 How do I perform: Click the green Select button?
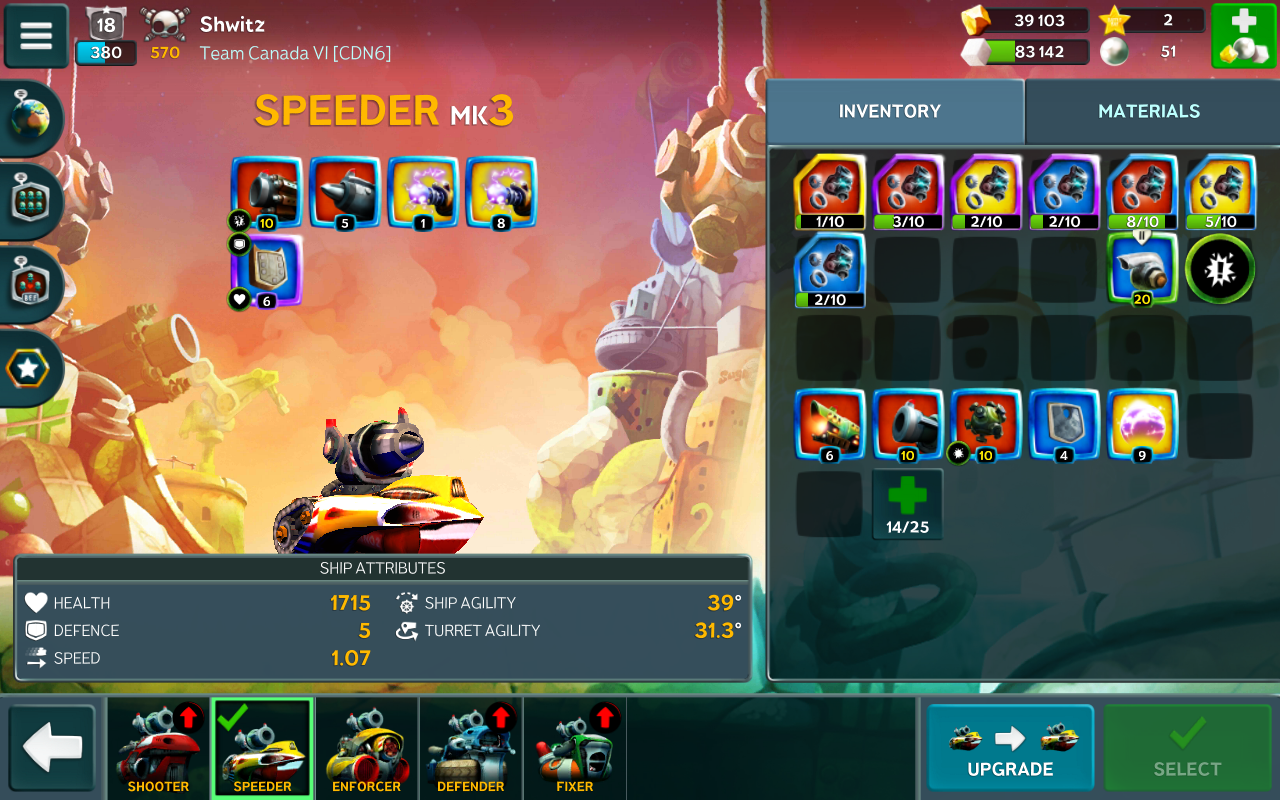[x=1187, y=748]
